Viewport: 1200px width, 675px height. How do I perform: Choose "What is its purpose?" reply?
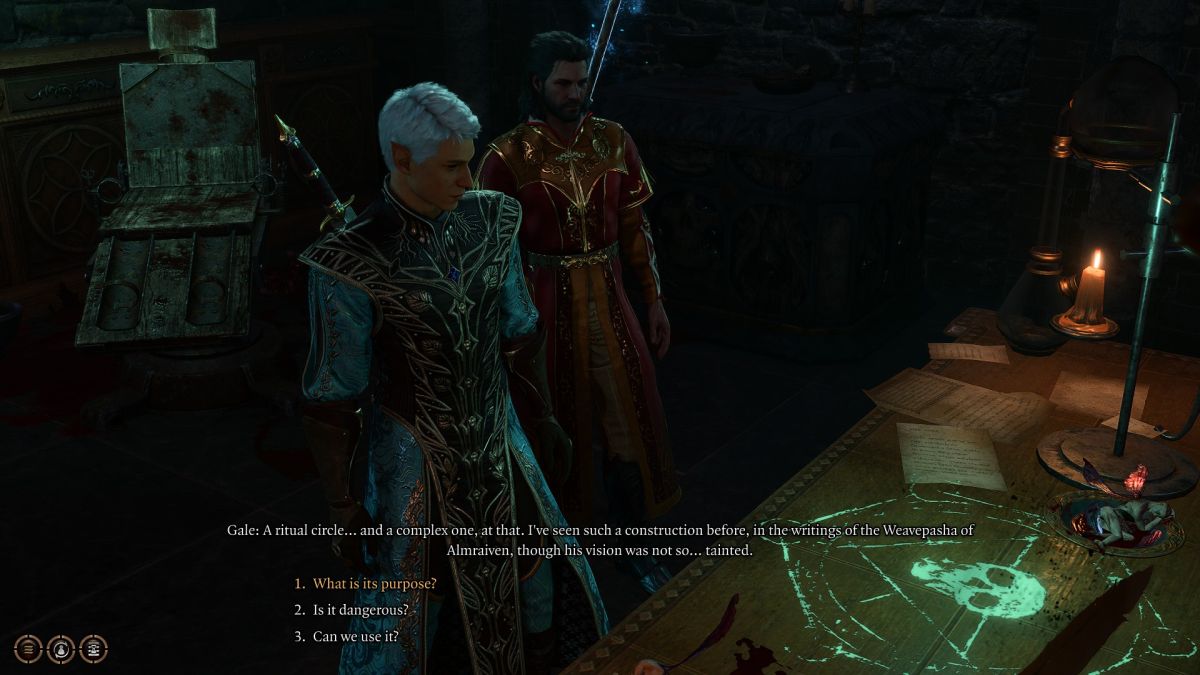(375, 584)
